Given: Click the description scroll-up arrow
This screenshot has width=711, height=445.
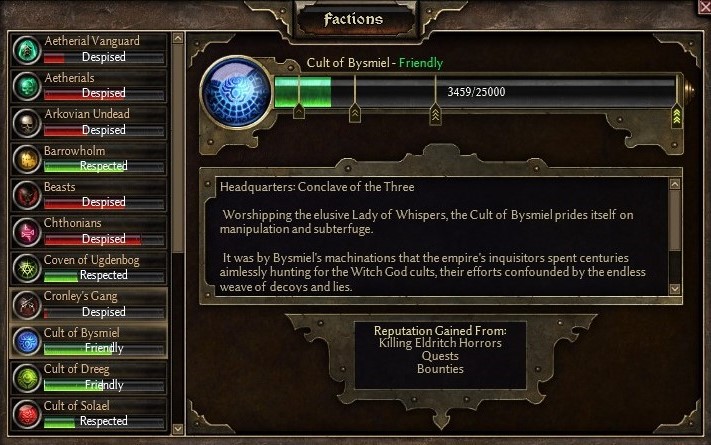Looking at the screenshot, I should (674, 184).
